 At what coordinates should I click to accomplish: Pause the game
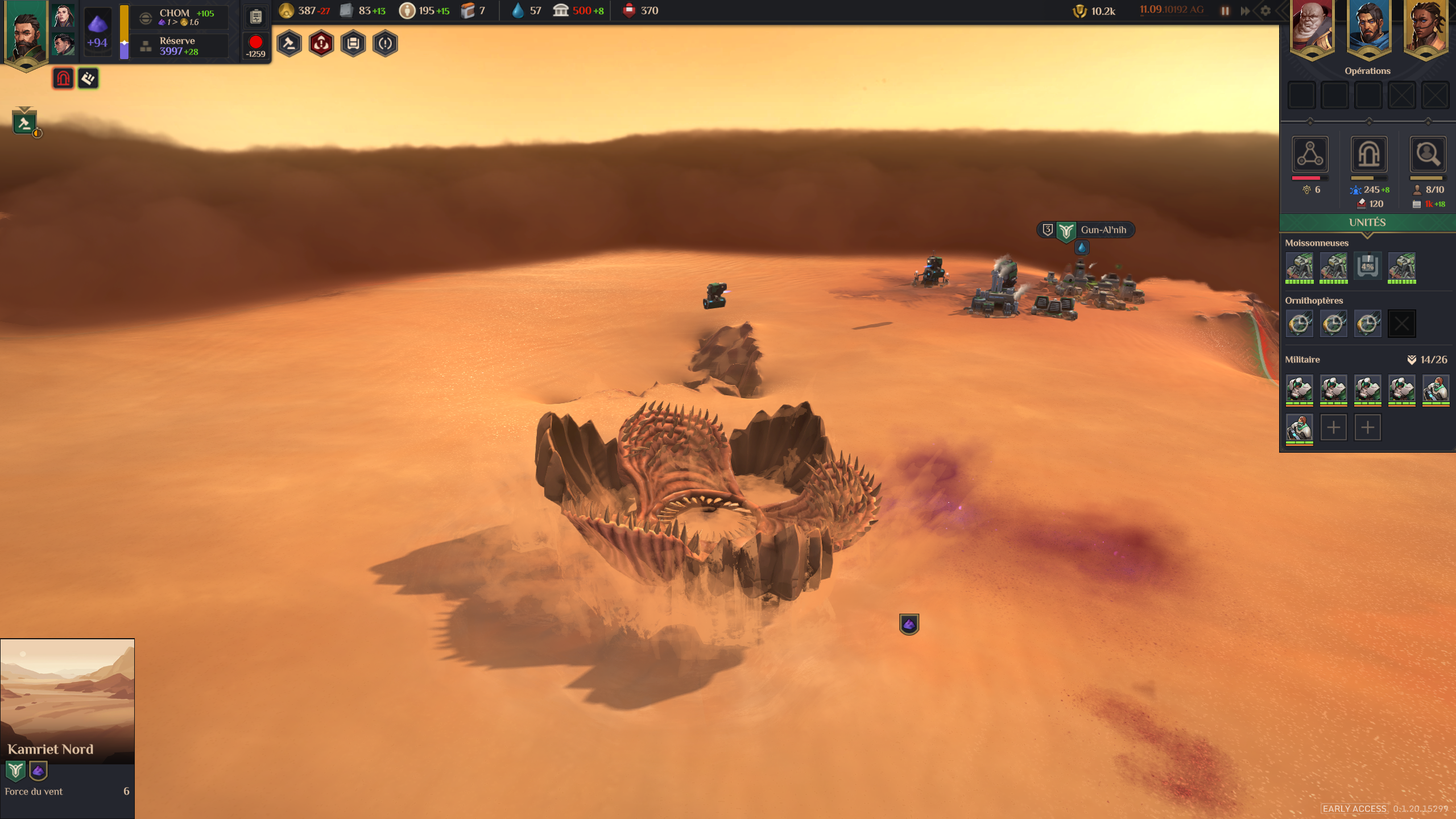coord(1225,11)
